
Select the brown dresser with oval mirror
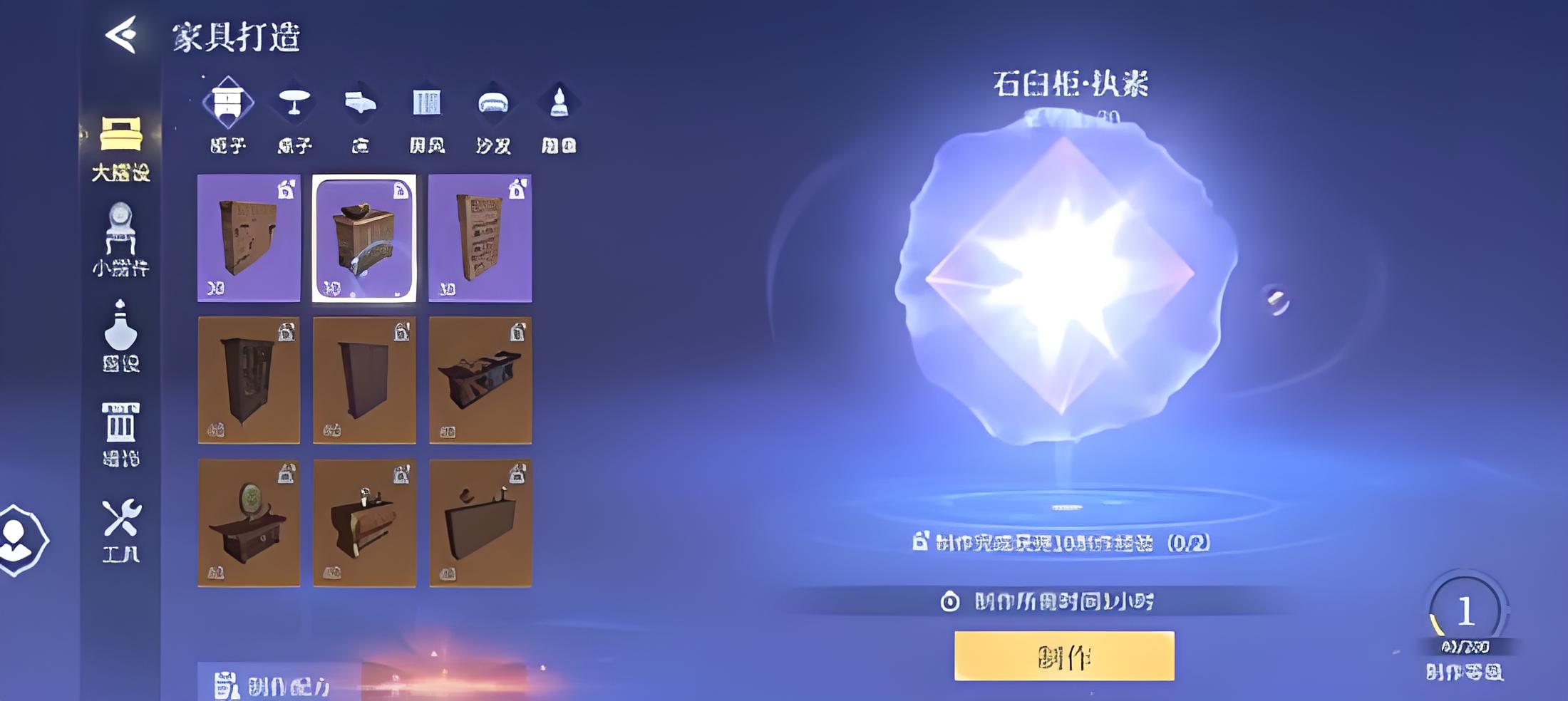point(249,523)
